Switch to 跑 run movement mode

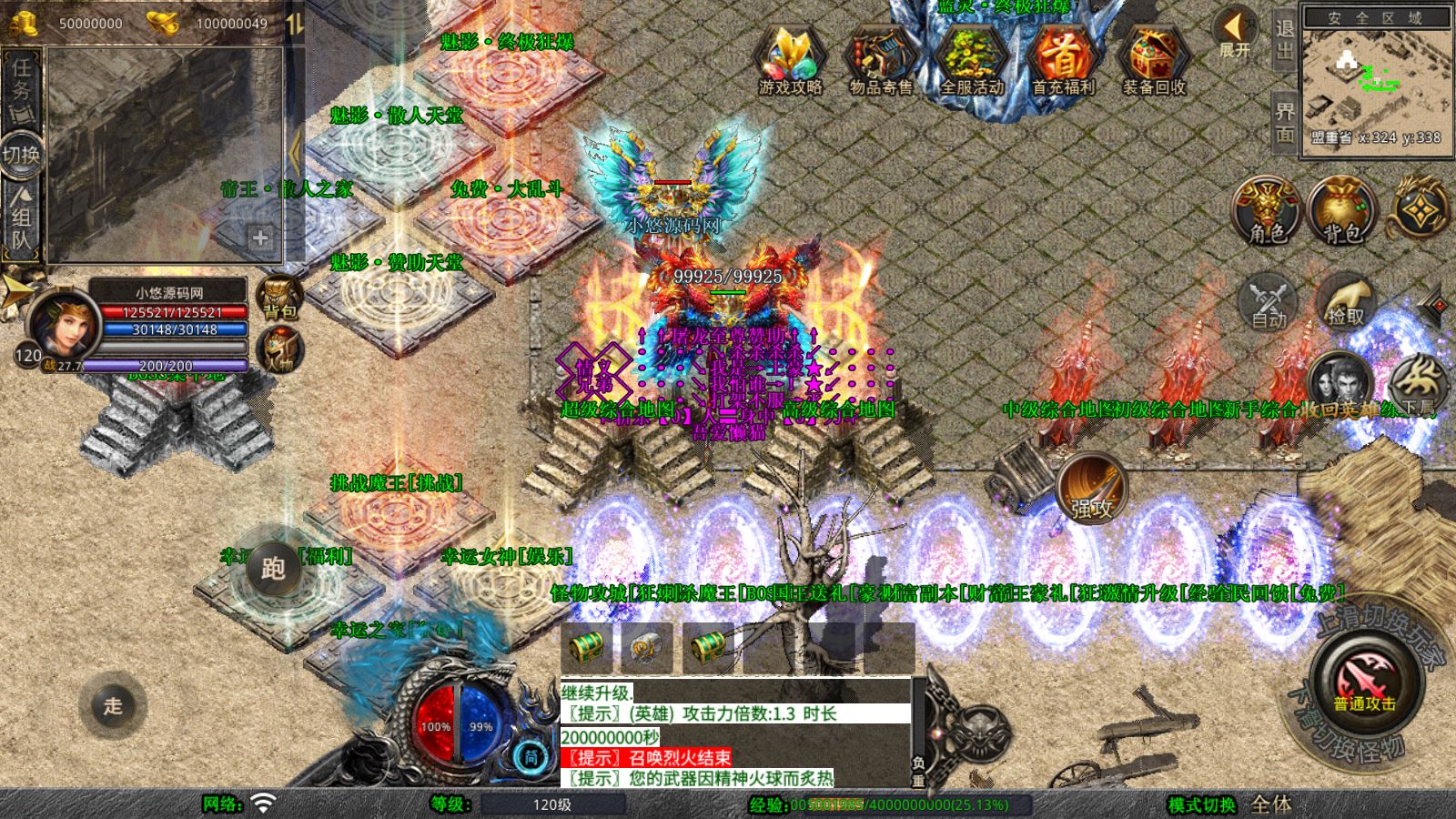tap(272, 569)
